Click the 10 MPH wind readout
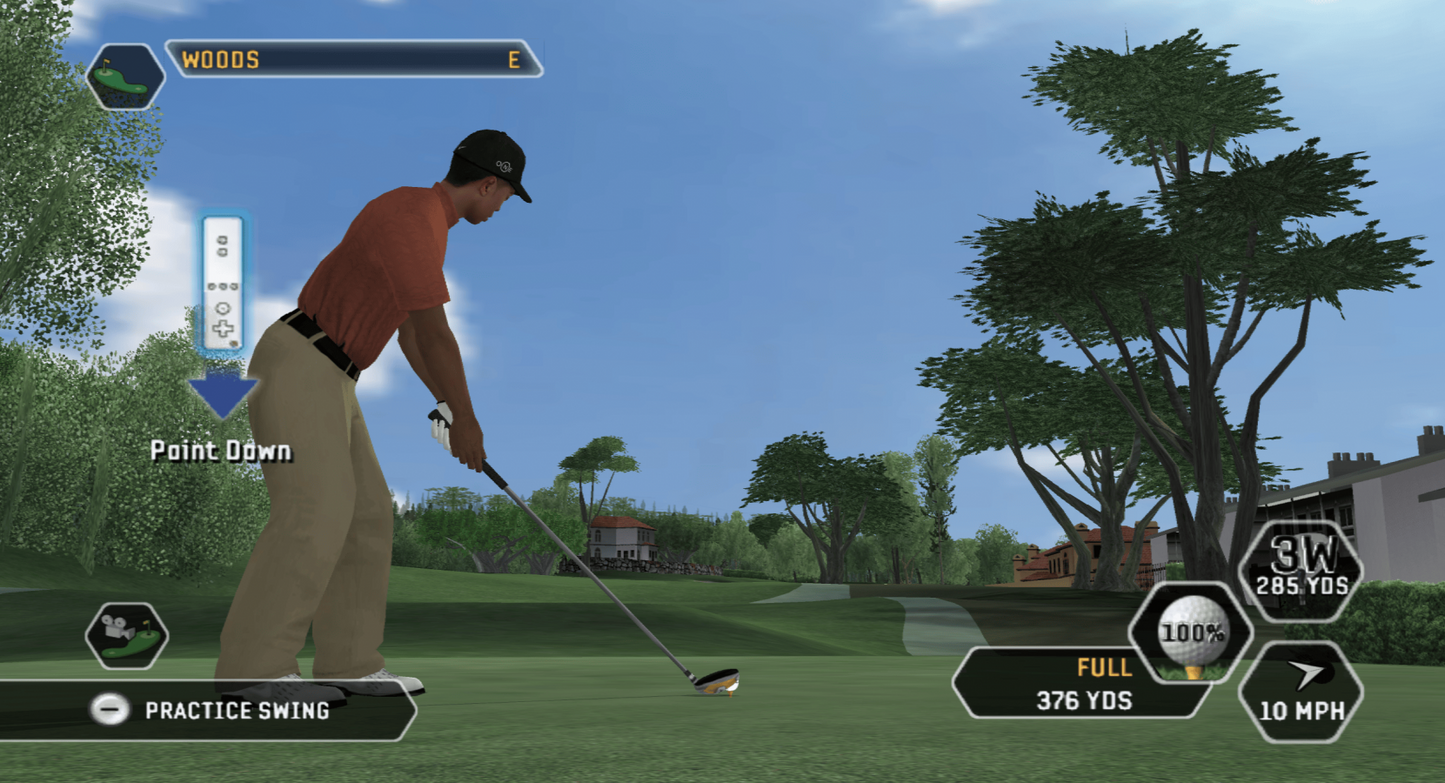The image size is (1445, 783). point(1304,712)
